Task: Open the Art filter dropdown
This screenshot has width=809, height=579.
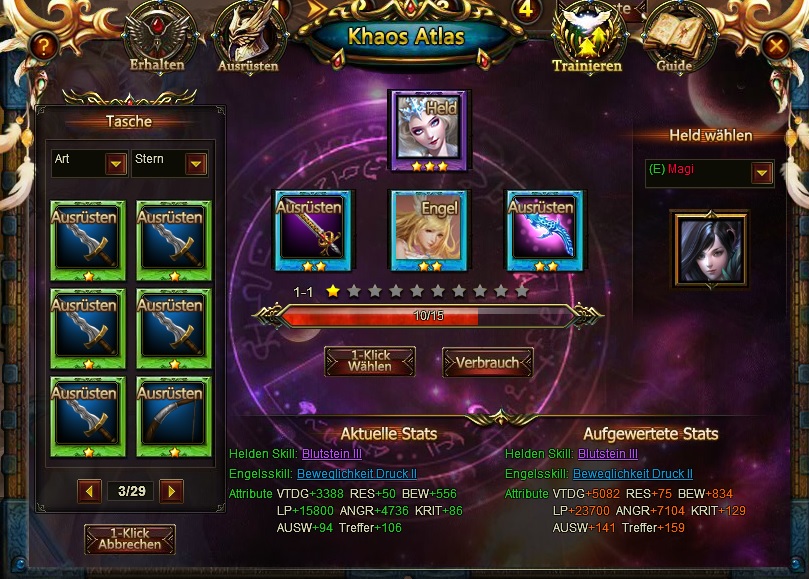Action: (x=116, y=163)
